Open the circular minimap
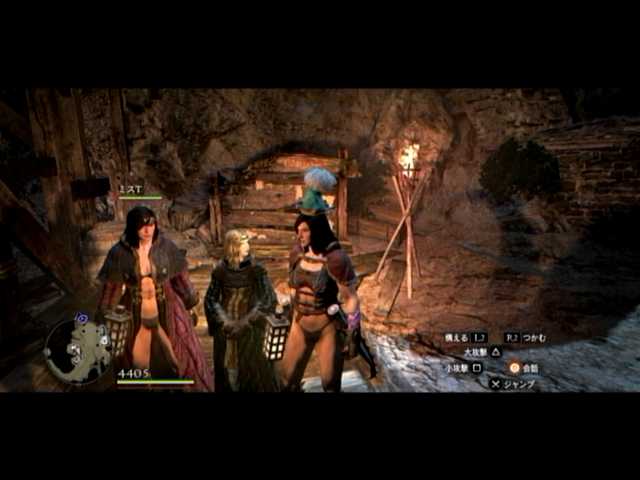This screenshot has width=640, height=480. 77,350
